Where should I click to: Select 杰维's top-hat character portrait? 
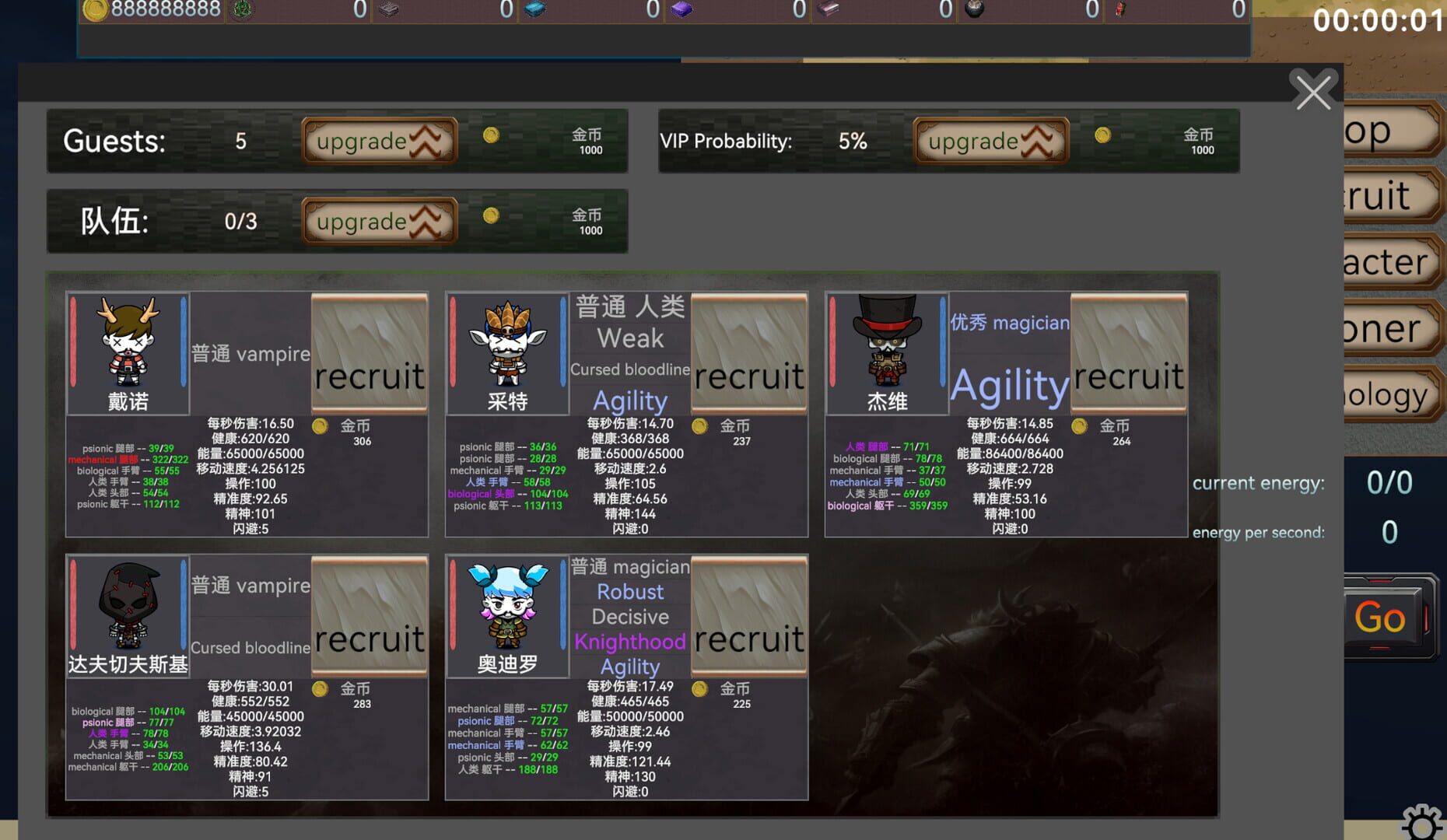pyautogui.click(x=887, y=350)
